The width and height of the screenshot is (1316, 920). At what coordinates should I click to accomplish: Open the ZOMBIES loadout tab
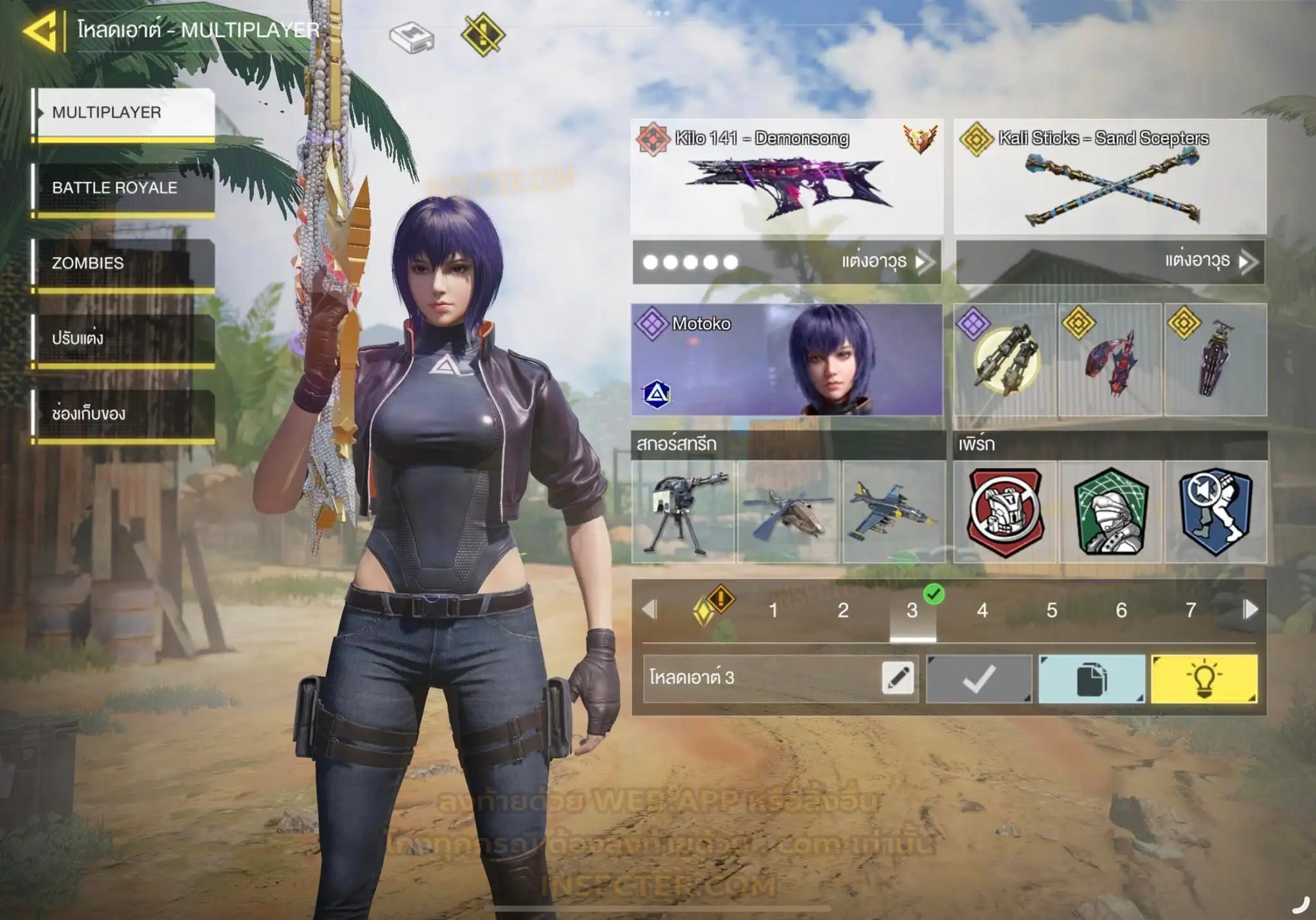[x=124, y=263]
